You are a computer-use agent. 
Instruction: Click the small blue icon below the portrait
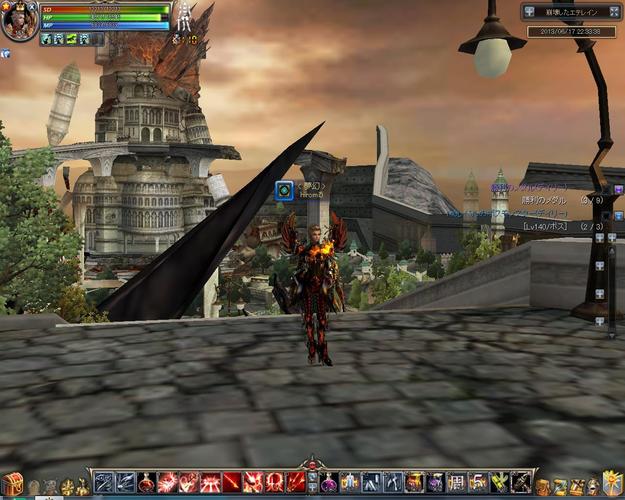(x=6, y=53)
